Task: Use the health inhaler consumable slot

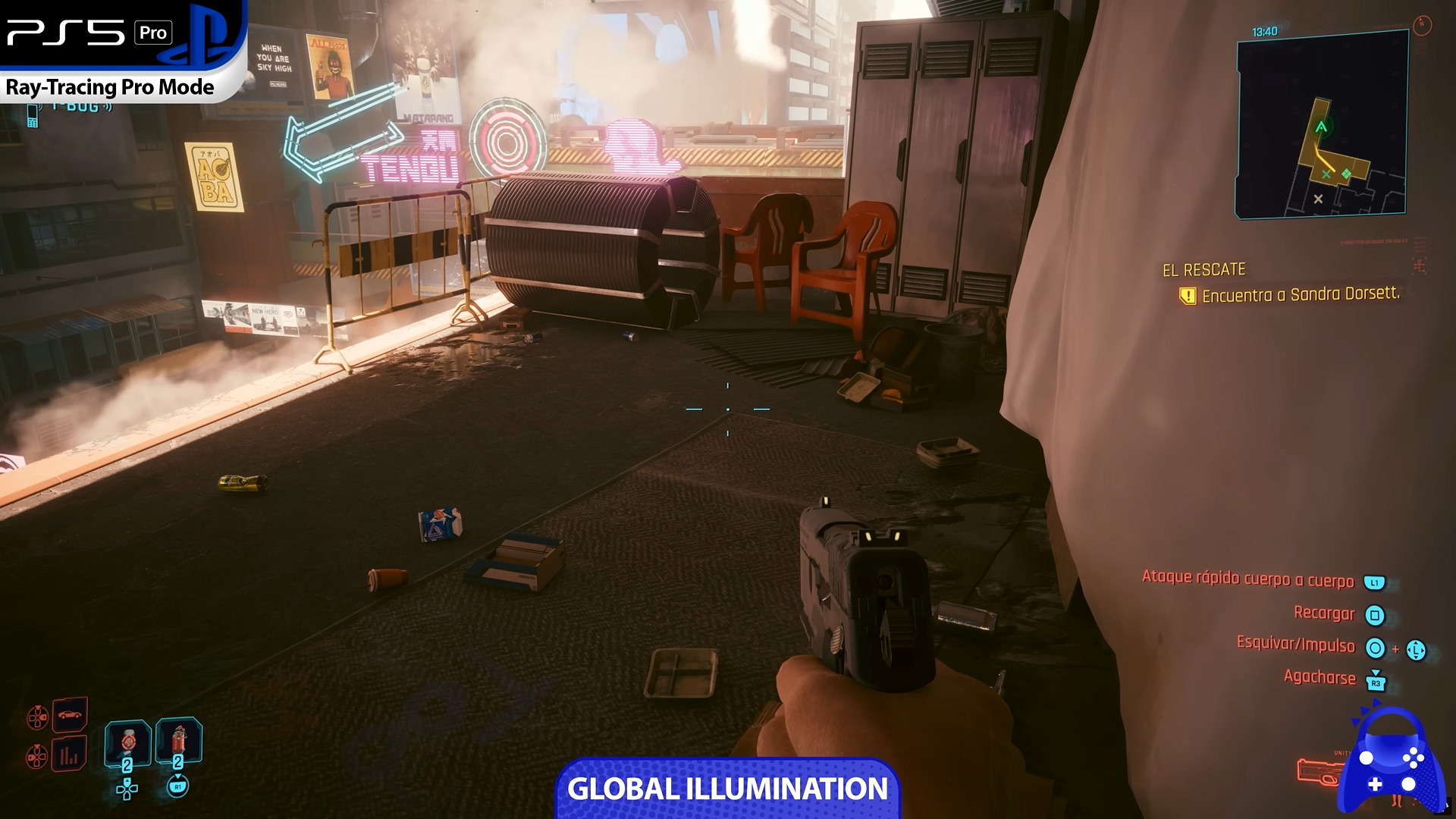Action: 127,742
